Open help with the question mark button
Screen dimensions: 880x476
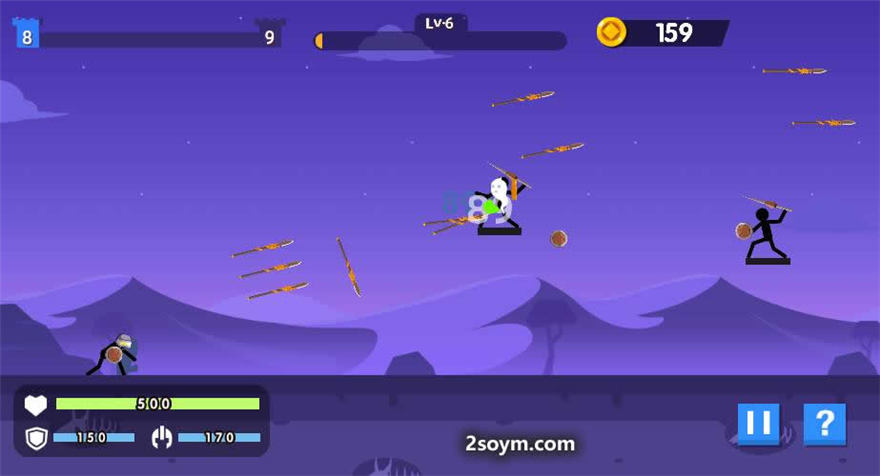pos(824,424)
